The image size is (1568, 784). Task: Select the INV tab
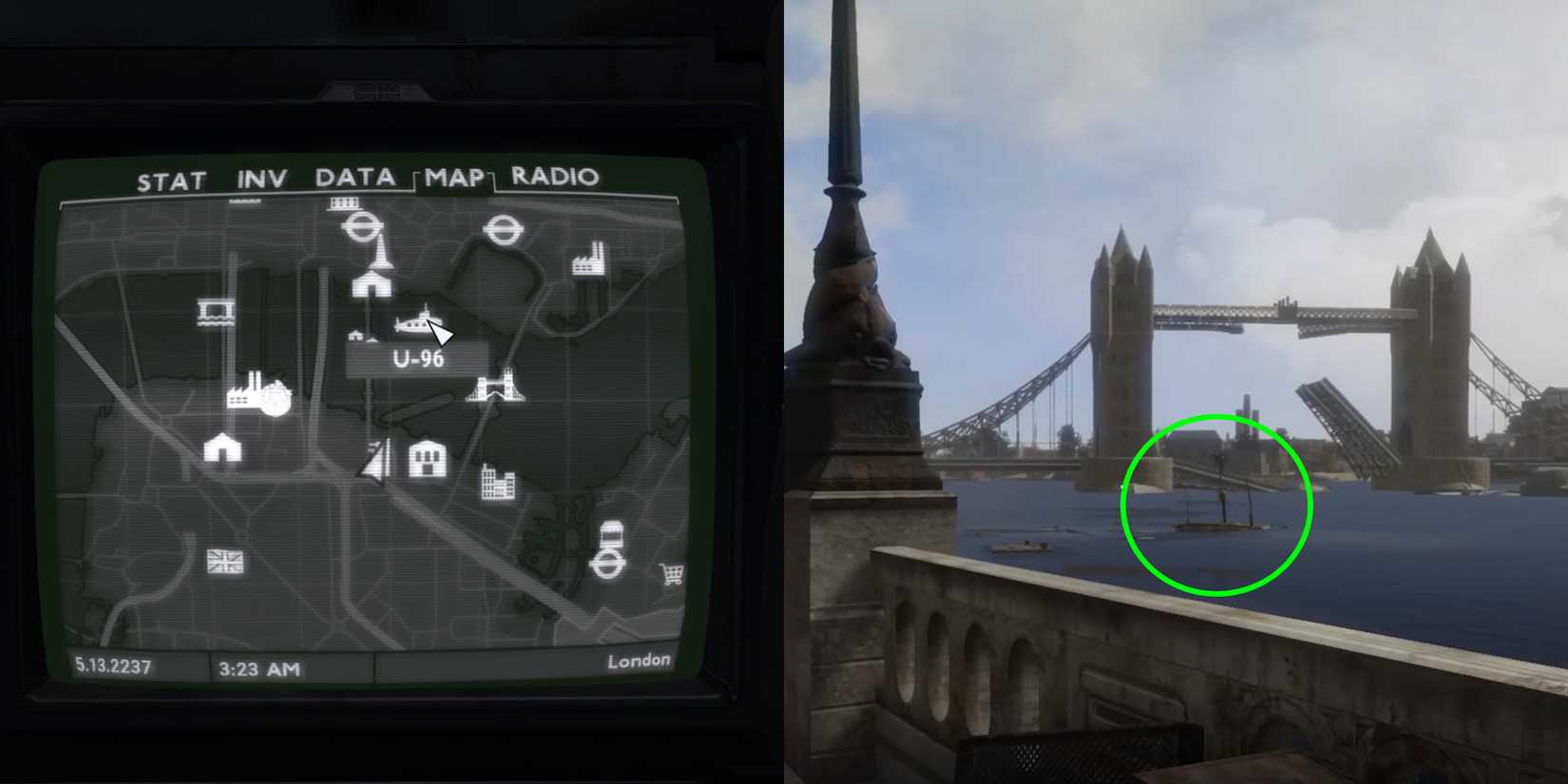pyautogui.click(x=261, y=178)
